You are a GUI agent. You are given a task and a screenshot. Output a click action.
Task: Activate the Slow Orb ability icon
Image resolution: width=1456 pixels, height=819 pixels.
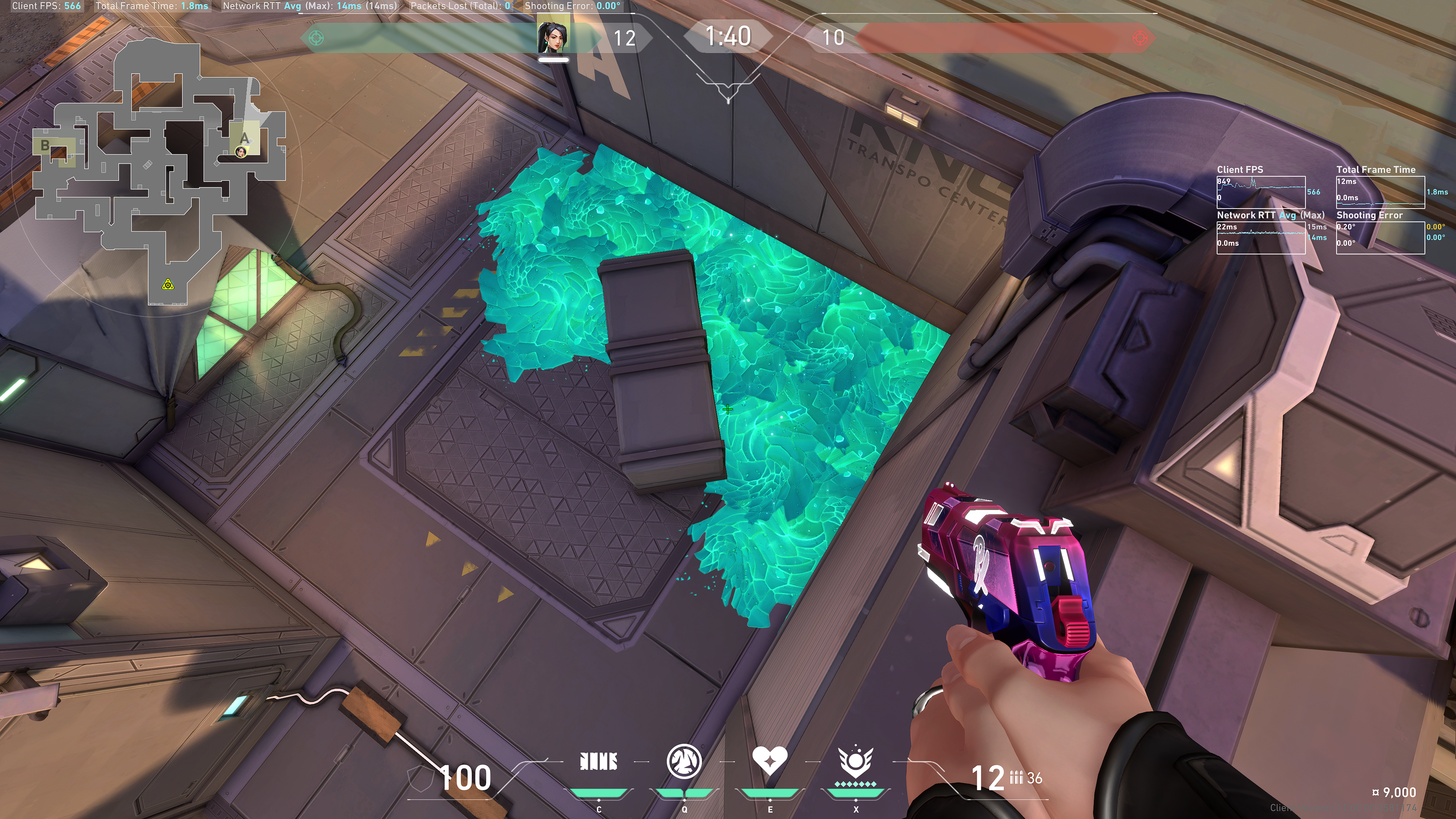684,761
